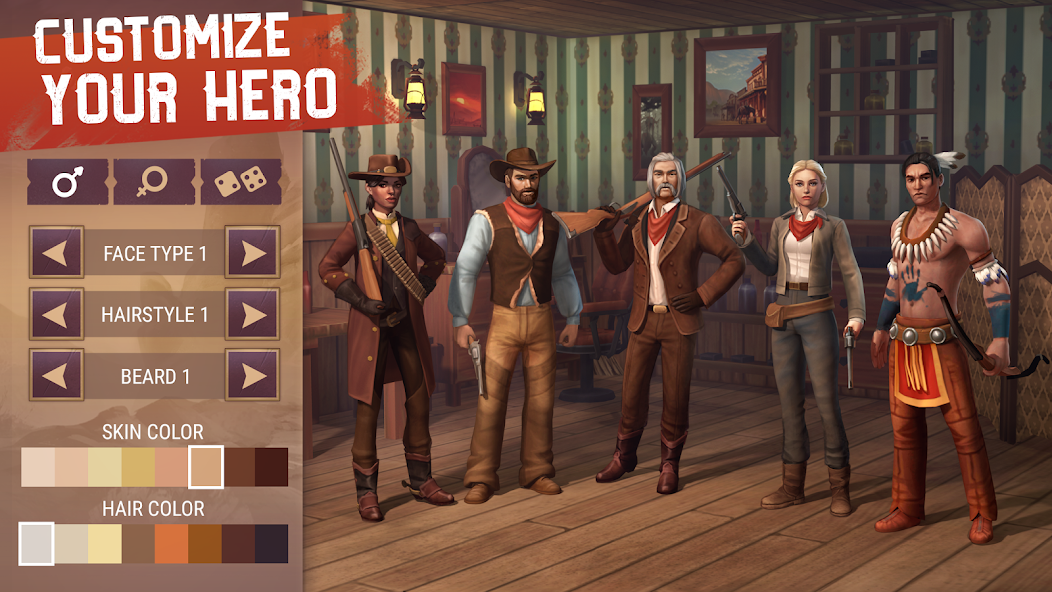Apply the white-gray hair color

tap(37, 544)
